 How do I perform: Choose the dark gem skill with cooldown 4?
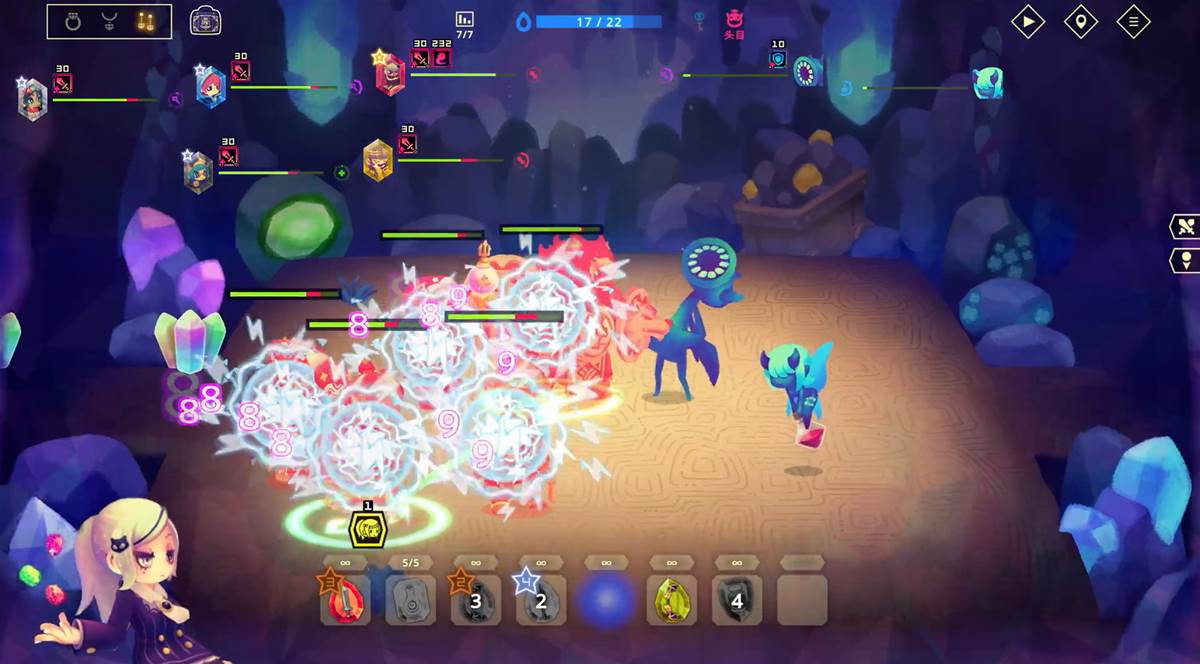coord(737,600)
